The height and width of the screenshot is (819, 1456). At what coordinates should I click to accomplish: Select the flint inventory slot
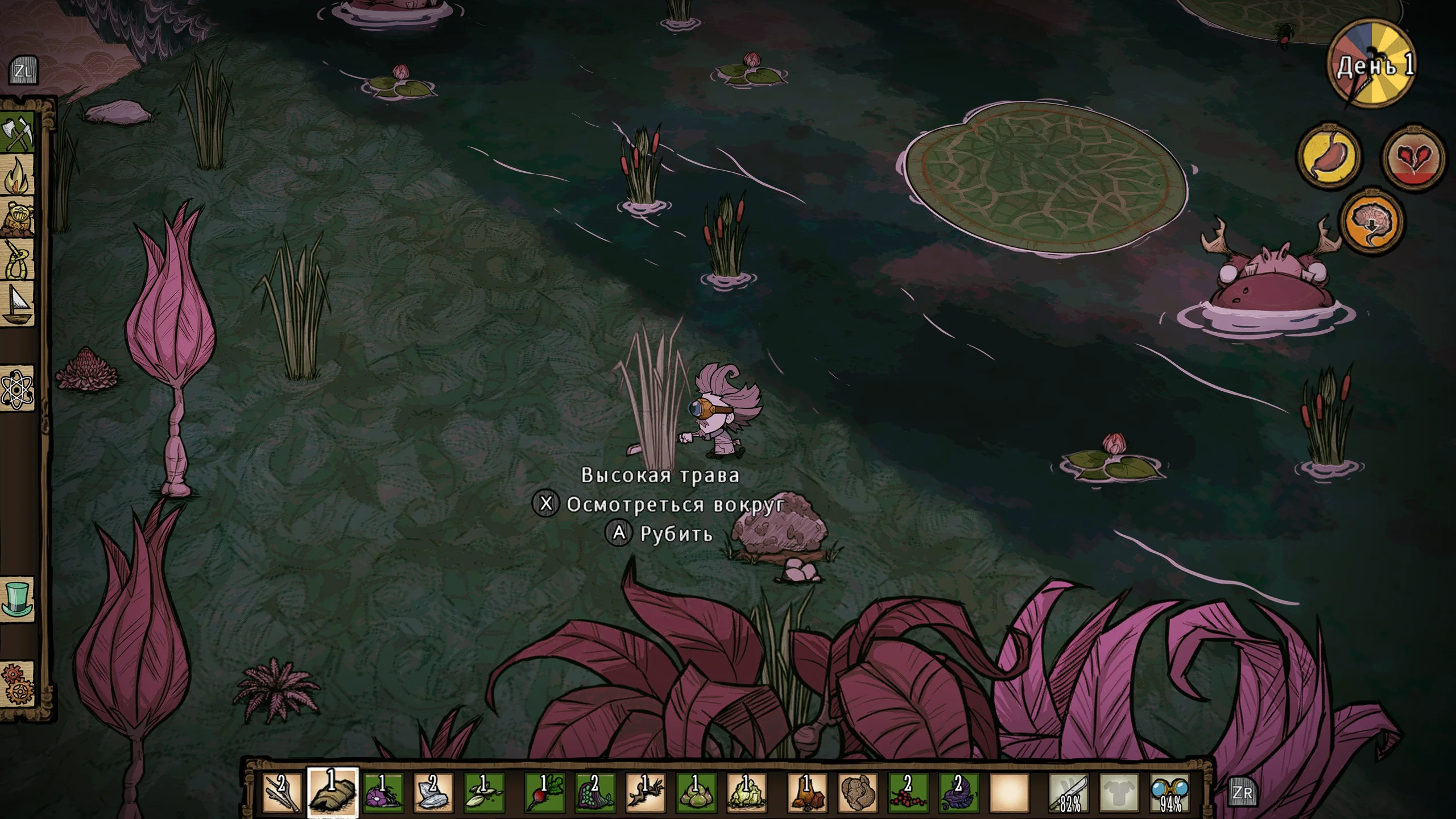(433, 792)
